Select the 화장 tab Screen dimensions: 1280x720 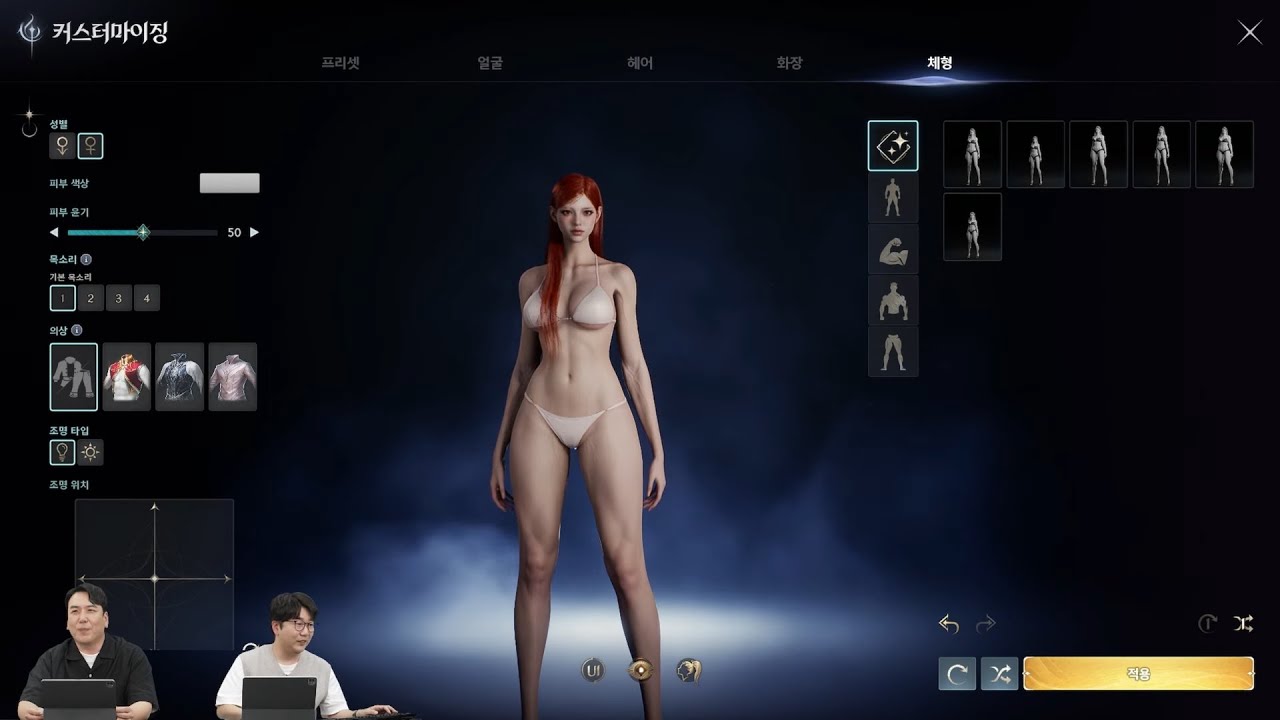point(789,63)
